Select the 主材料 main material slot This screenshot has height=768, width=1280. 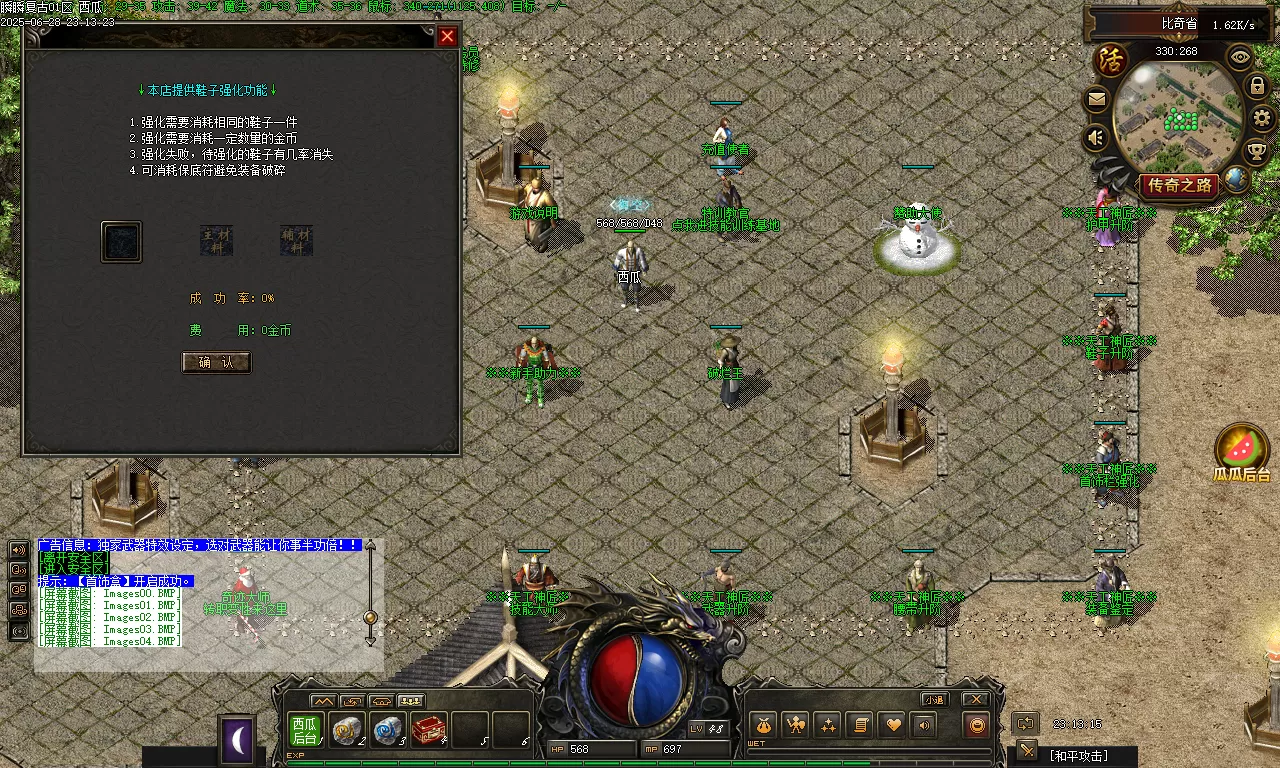click(x=215, y=241)
